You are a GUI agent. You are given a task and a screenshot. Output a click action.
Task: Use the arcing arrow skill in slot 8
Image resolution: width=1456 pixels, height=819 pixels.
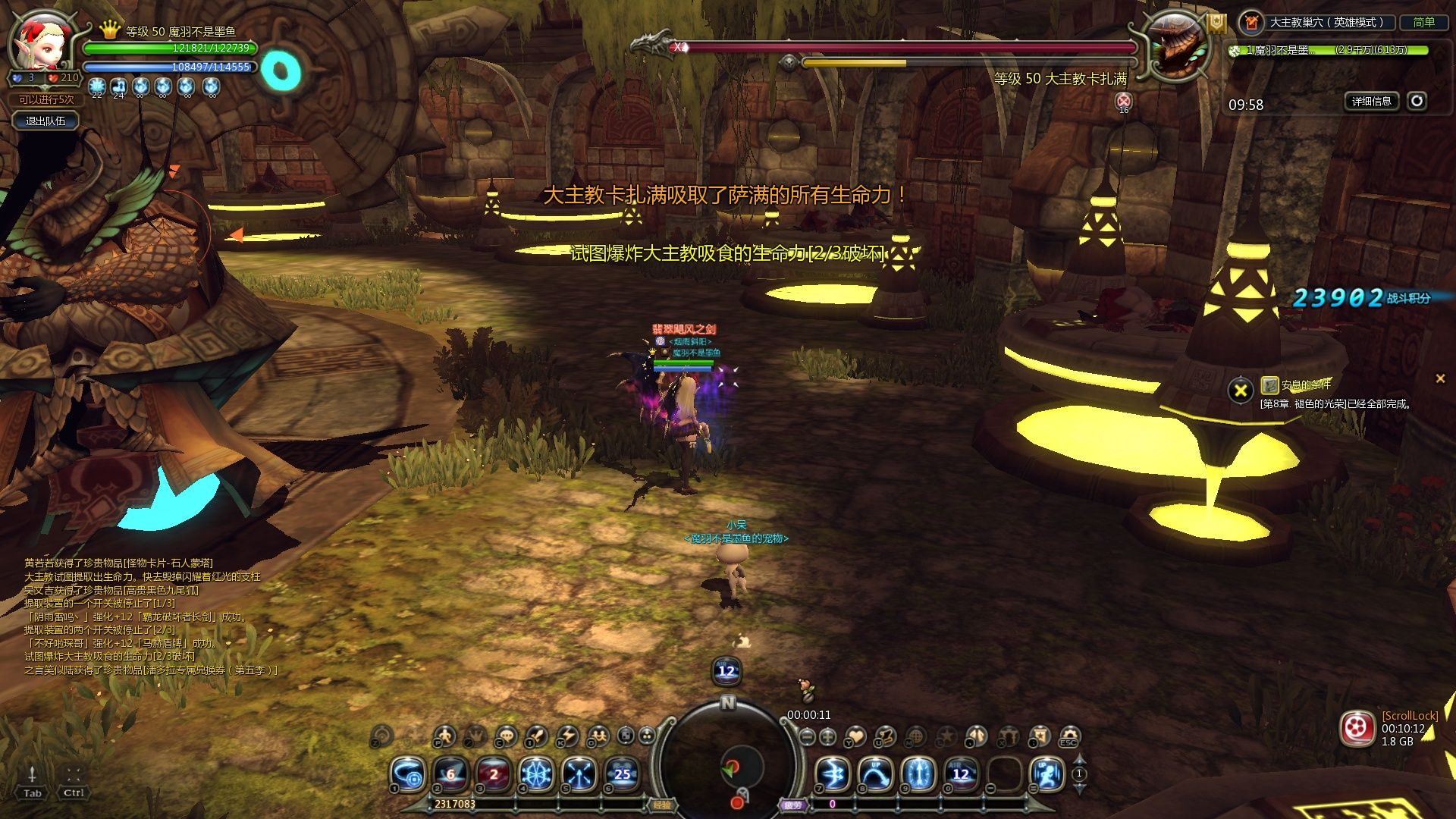pos(875,774)
